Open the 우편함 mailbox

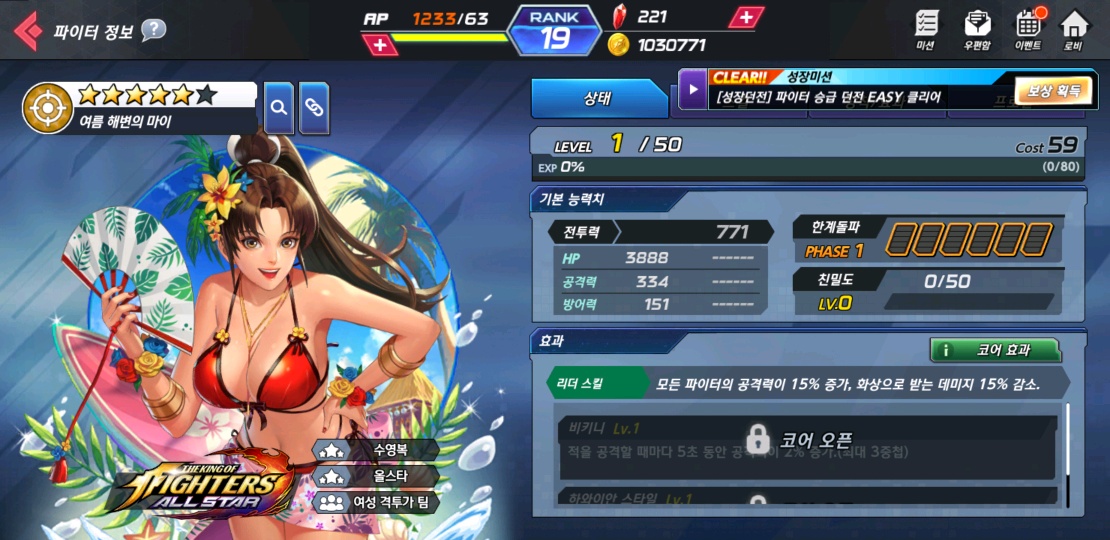977,30
